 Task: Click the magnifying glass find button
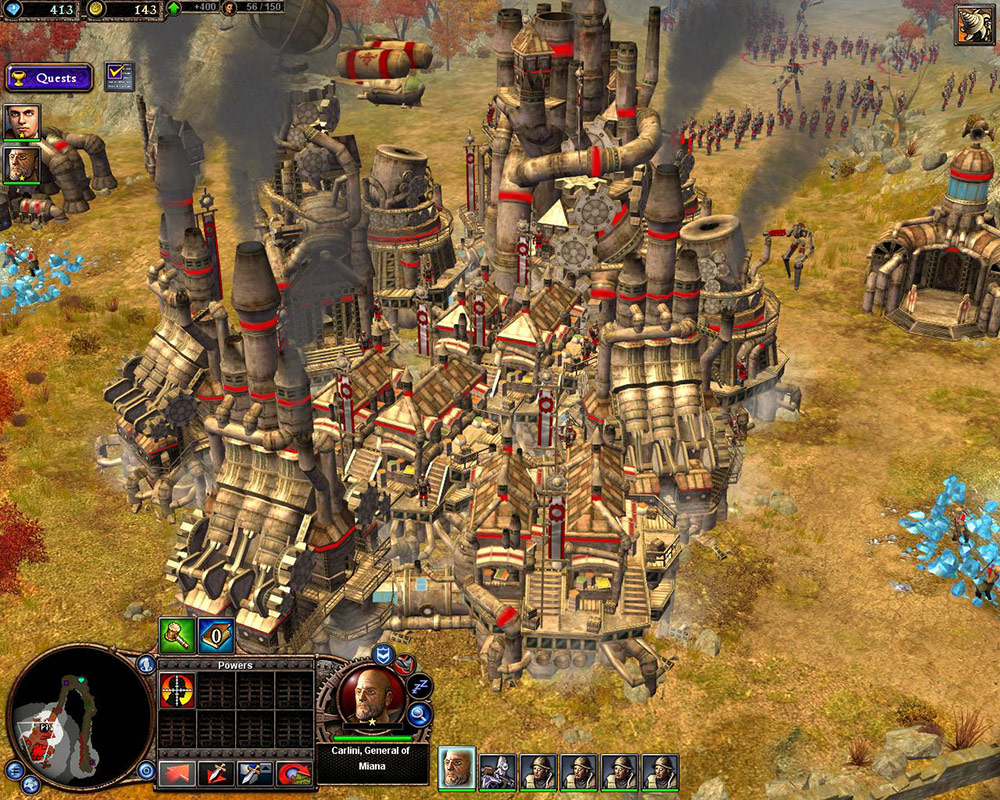419,714
